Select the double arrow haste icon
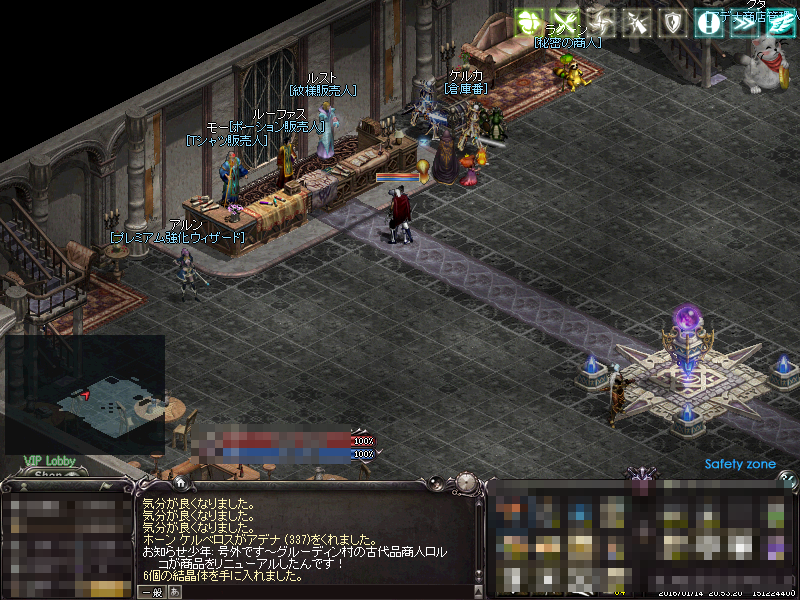Viewport: 800px width, 600px height. click(x=745, y=22)
